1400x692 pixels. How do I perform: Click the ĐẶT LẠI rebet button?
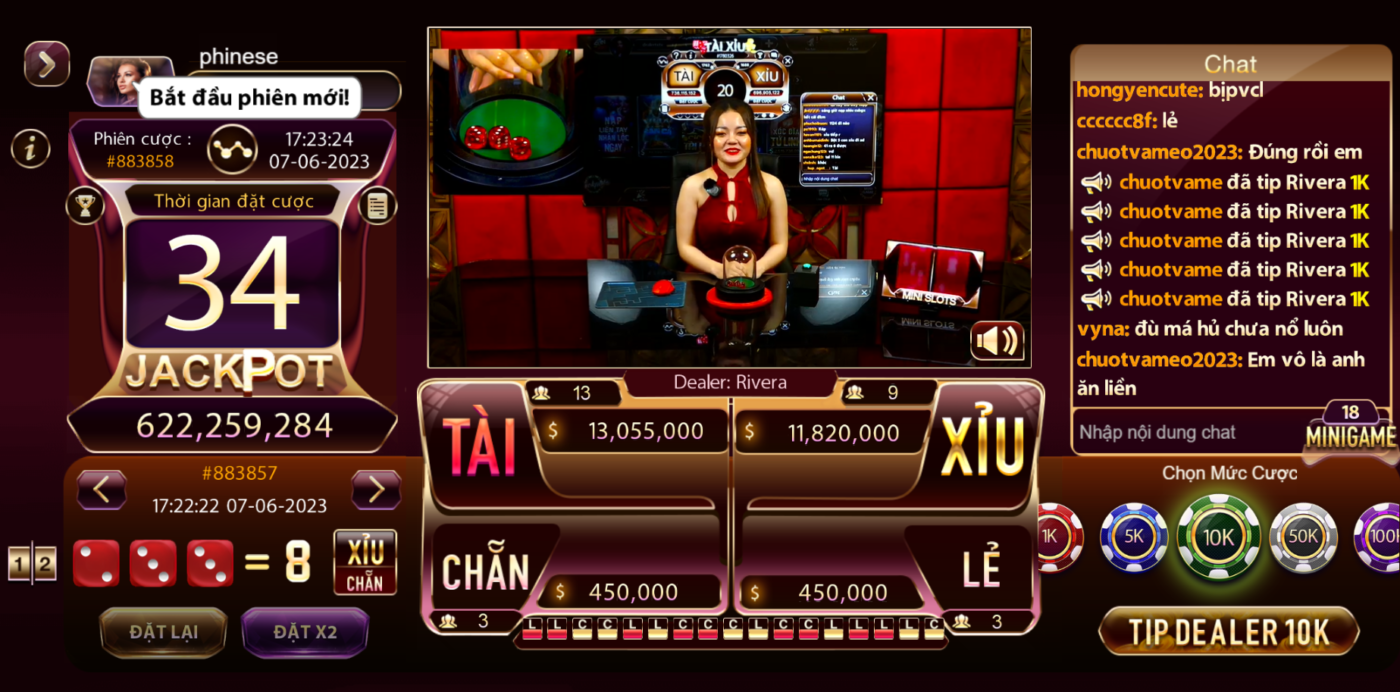163,632
